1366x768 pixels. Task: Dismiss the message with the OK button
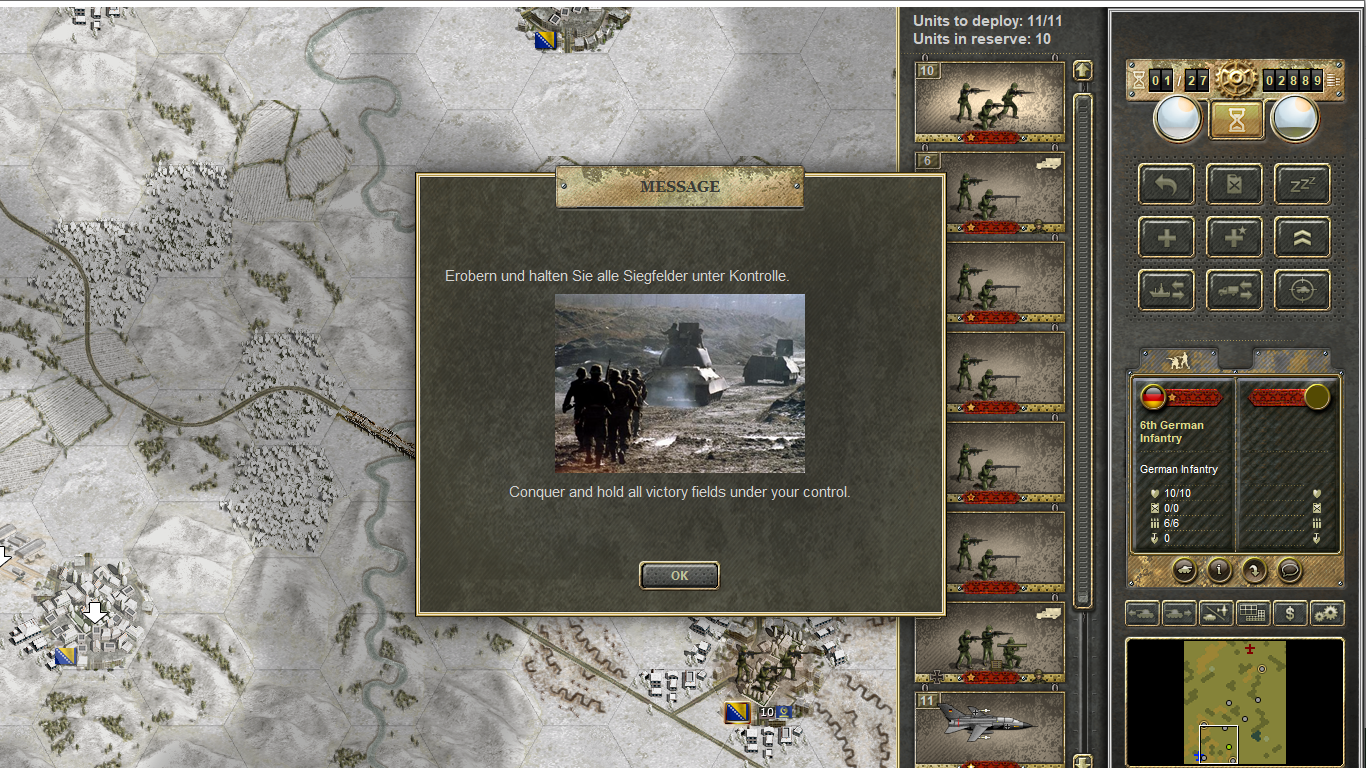pyautogui.click(x=679, y=575)
